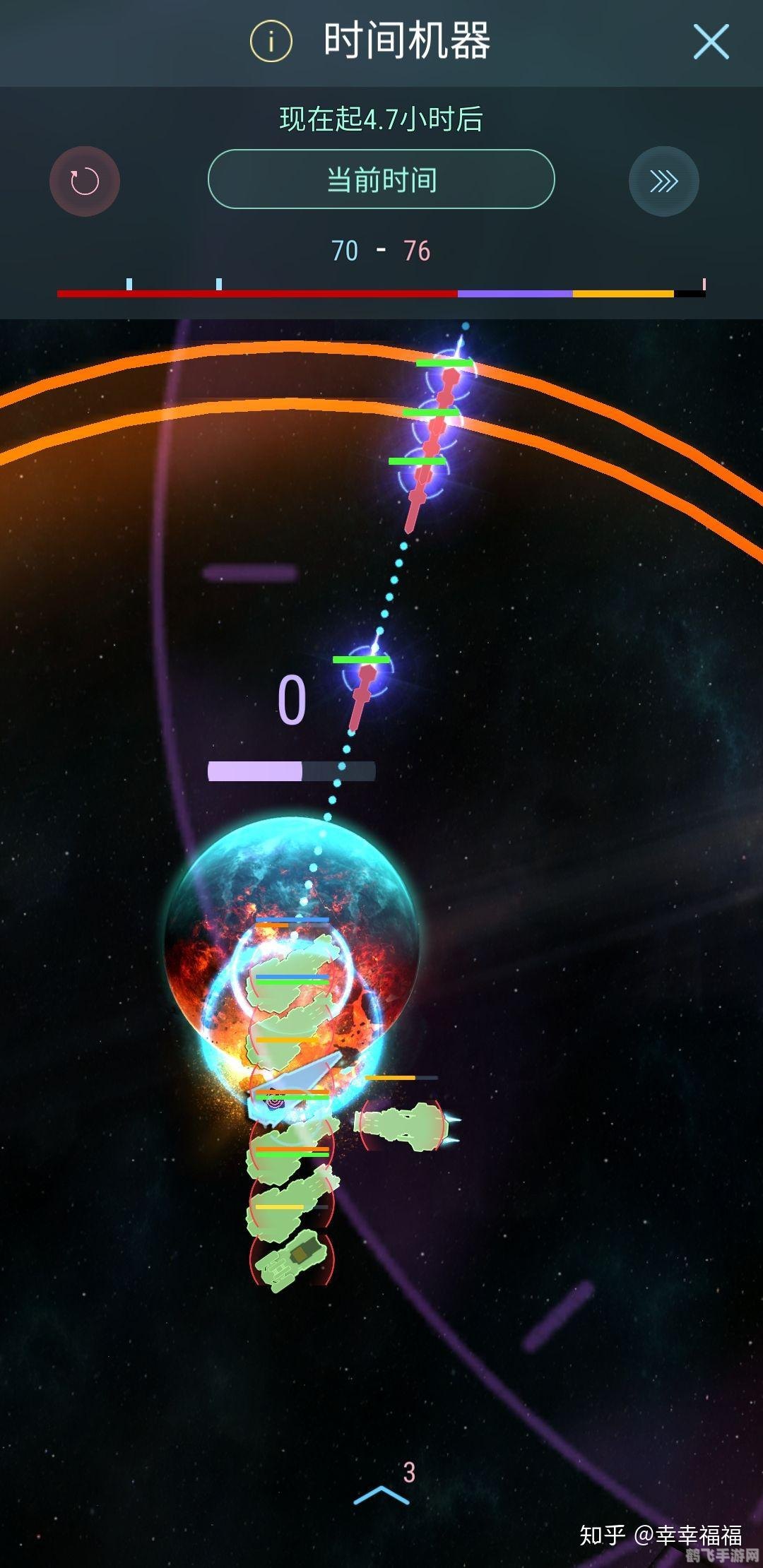Image resolution: width=763 pixels, height=1568 pixels.
Task: Expand the bottom panel with up chevron
Action: [x=381, y=1493]
